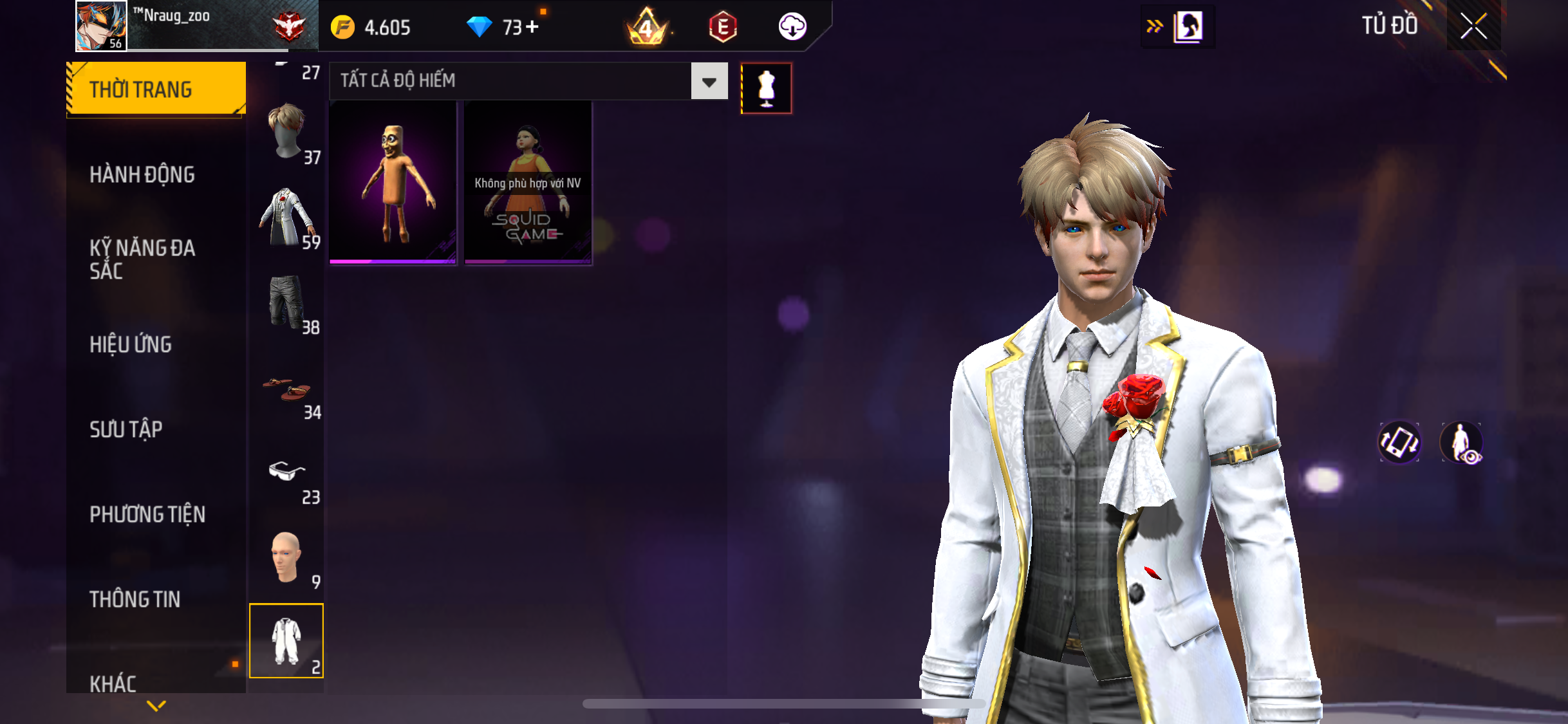Go to the Sưu Tập tab
Viewport: 1568px width, 724px height.
[126, 429]
